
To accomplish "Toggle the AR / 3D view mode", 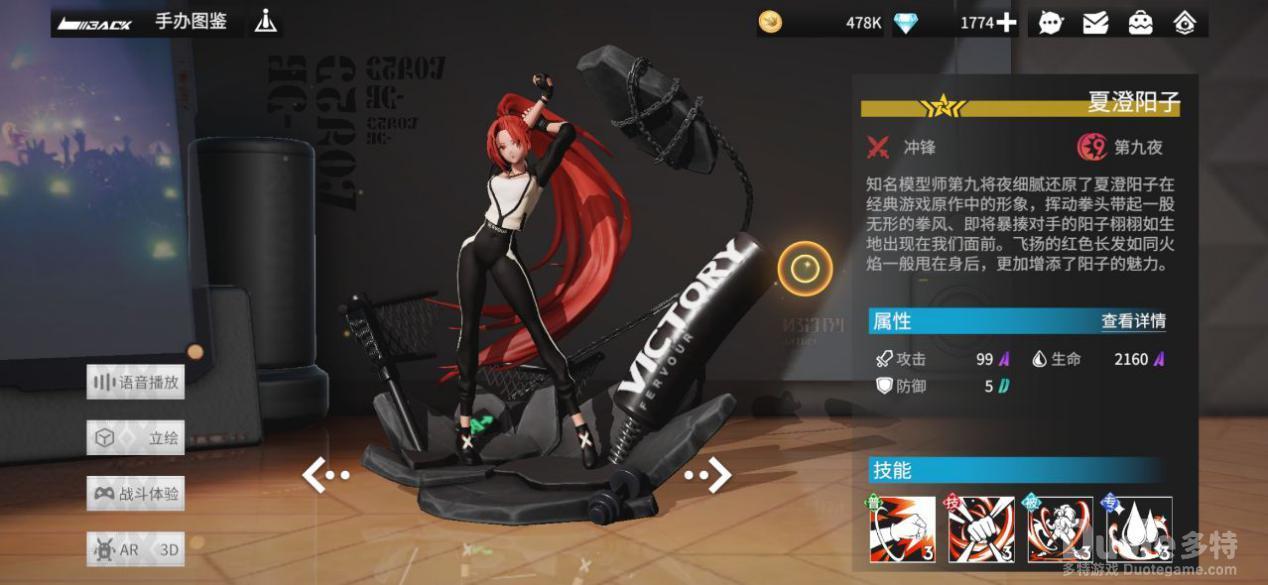I will pos(136,549).
